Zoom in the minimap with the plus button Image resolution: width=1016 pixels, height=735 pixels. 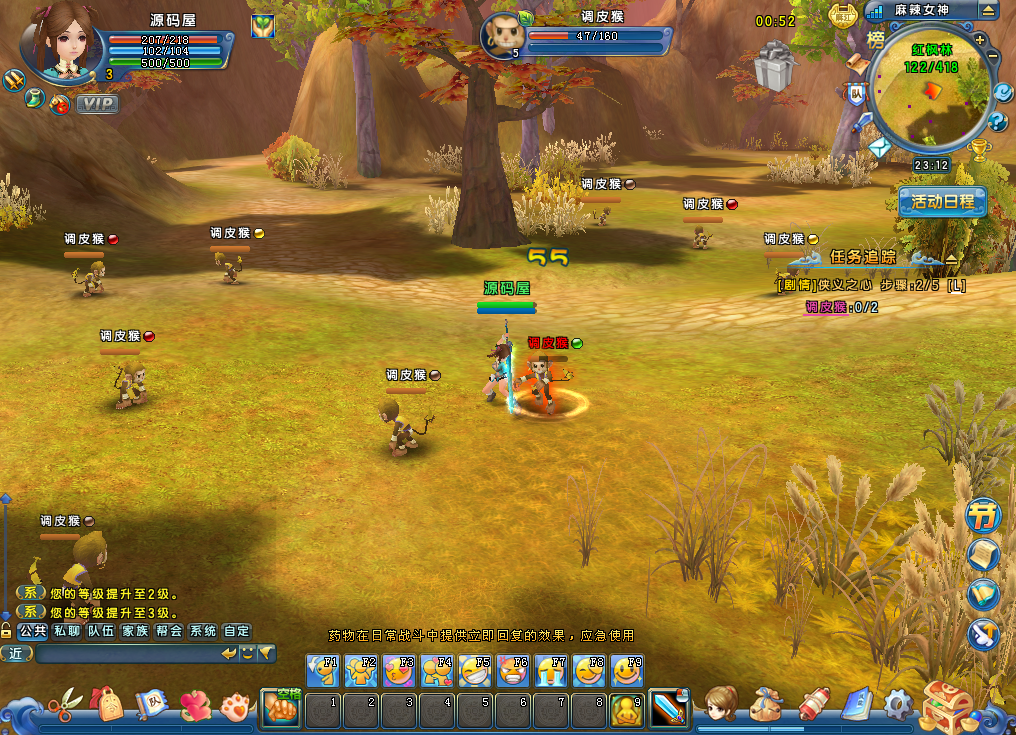click(x=980, y=41)
